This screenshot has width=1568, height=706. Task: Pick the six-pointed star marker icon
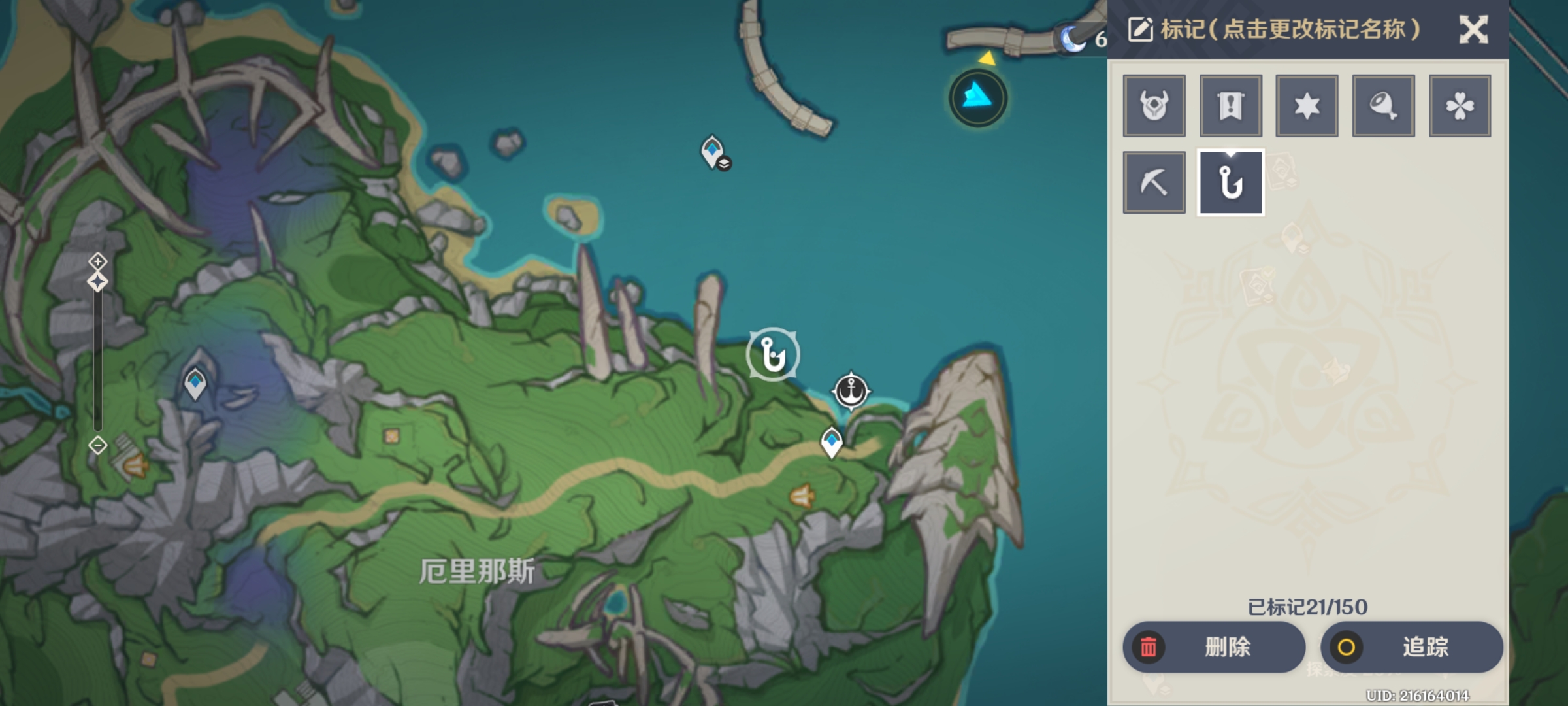pos(1307,106)
